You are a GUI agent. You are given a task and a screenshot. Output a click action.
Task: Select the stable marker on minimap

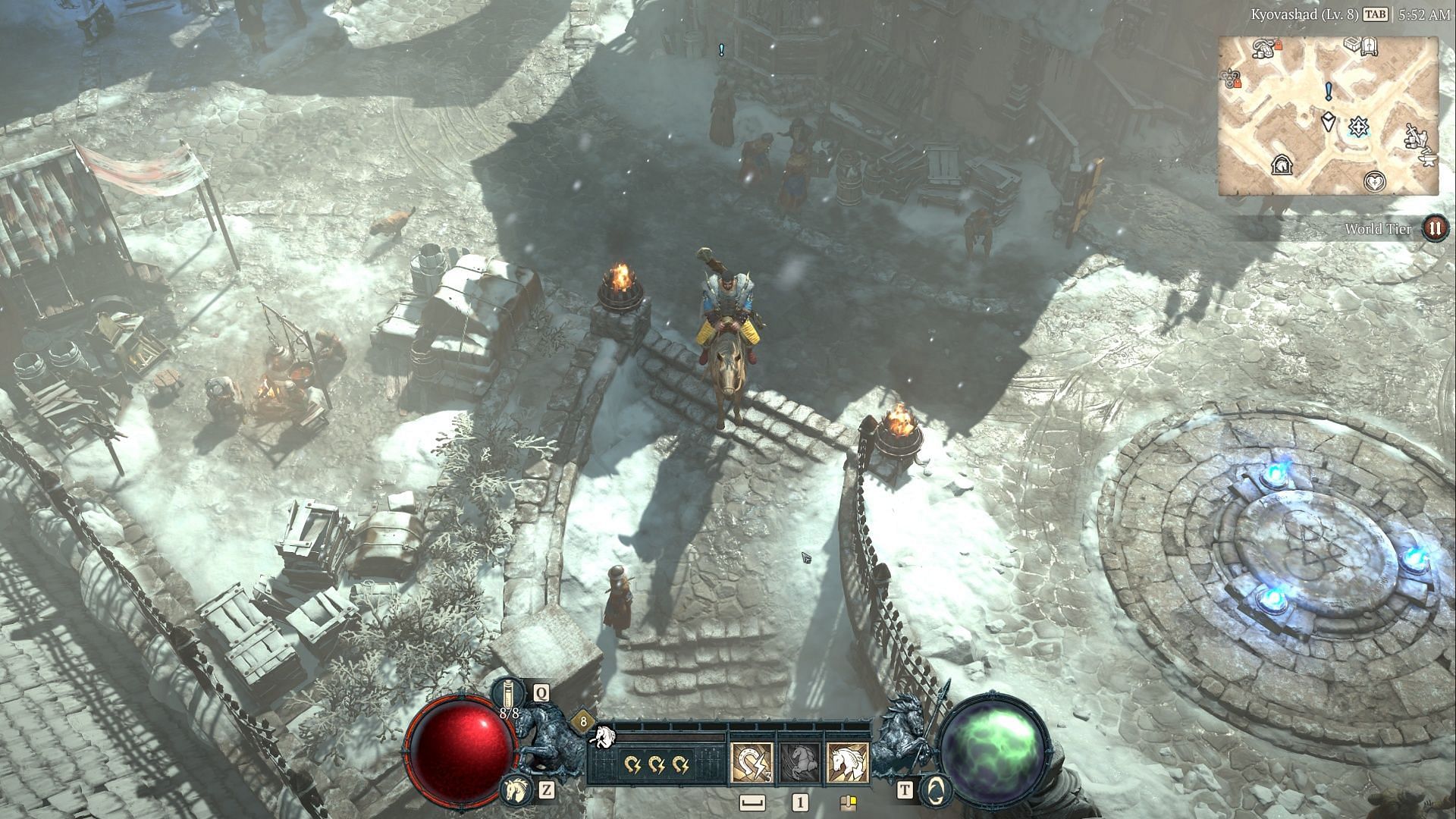pos(1283,165)
